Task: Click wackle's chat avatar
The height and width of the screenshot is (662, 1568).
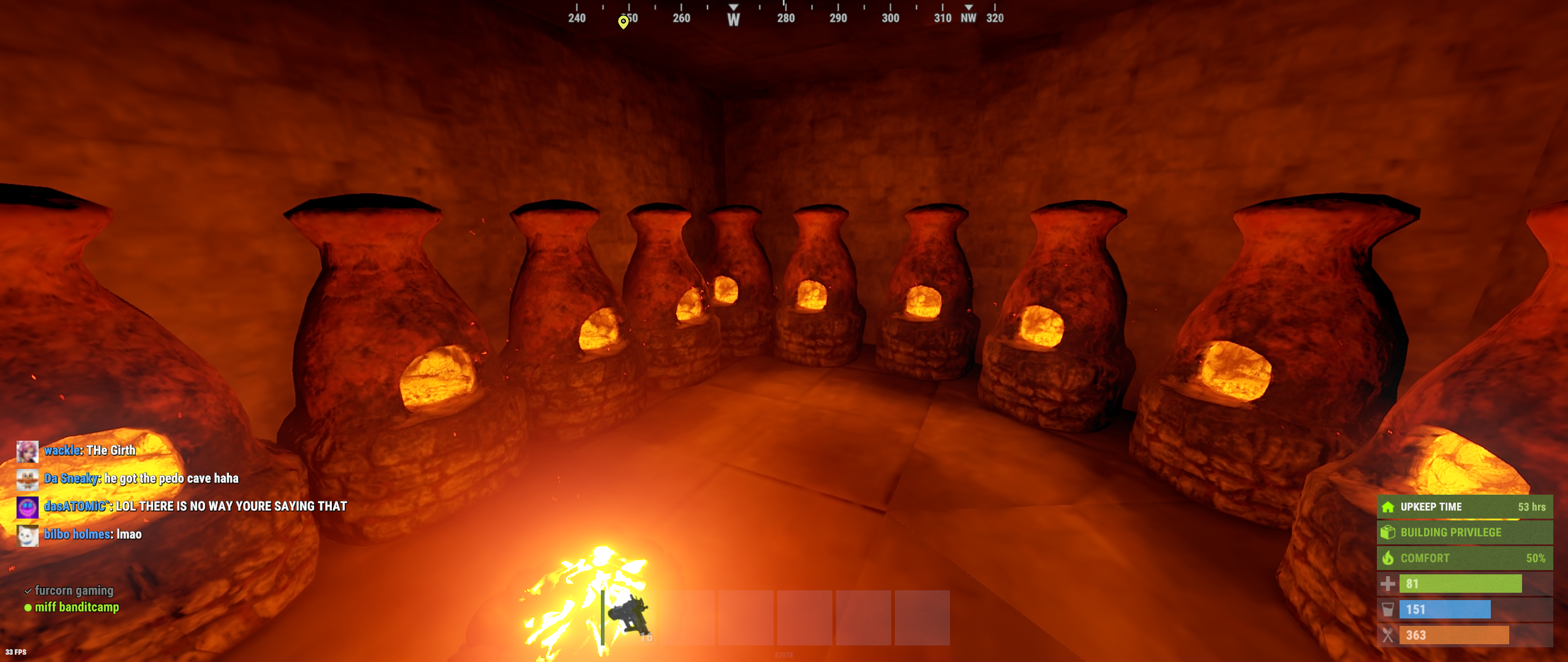Action: (28, 451)
